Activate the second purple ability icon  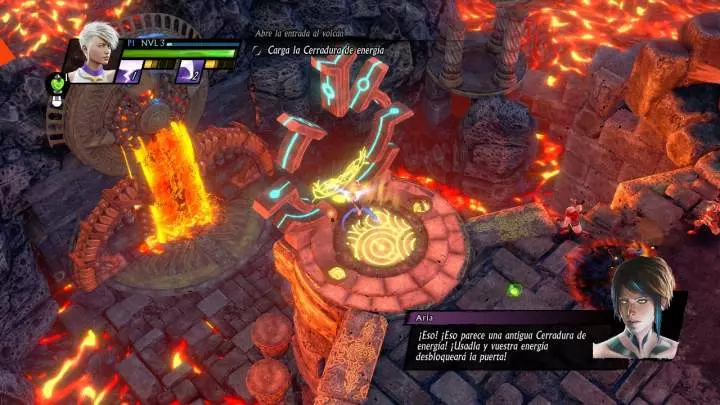click(x=191, y=70)
